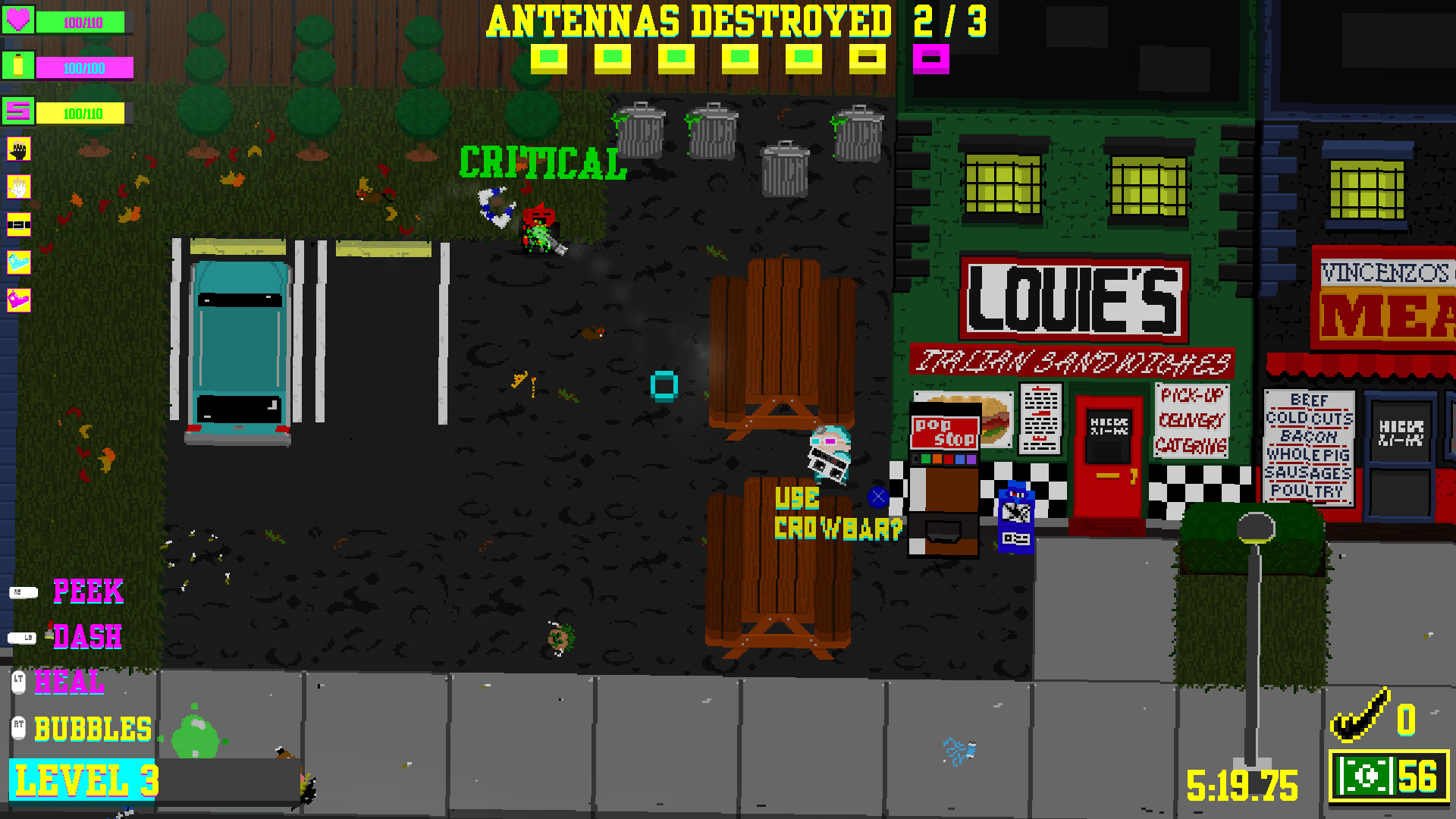
Task: Click the magenta antenna marker square
Action: tap(930, 58)
